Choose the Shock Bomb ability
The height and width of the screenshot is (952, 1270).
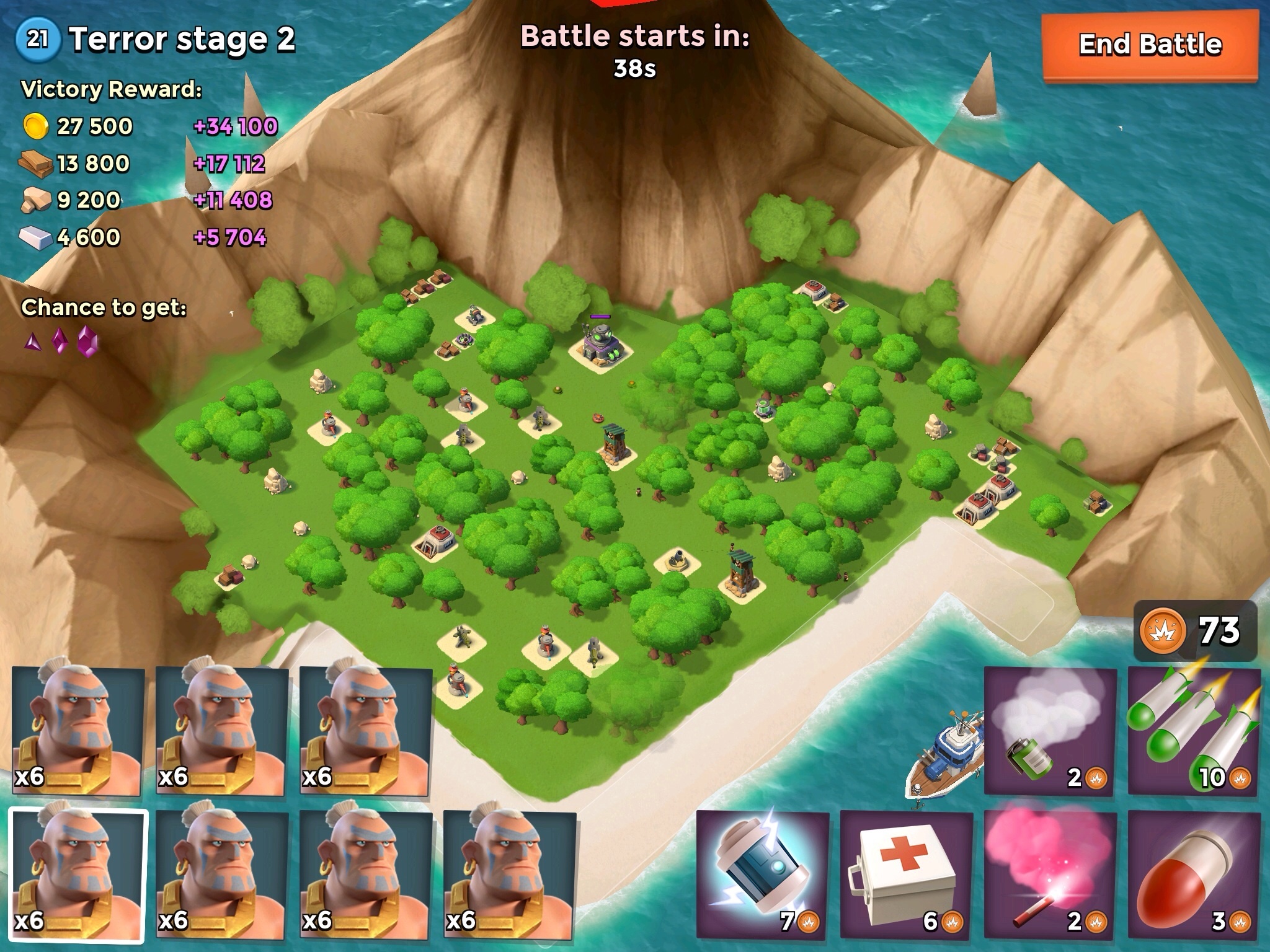pos(763,875)
